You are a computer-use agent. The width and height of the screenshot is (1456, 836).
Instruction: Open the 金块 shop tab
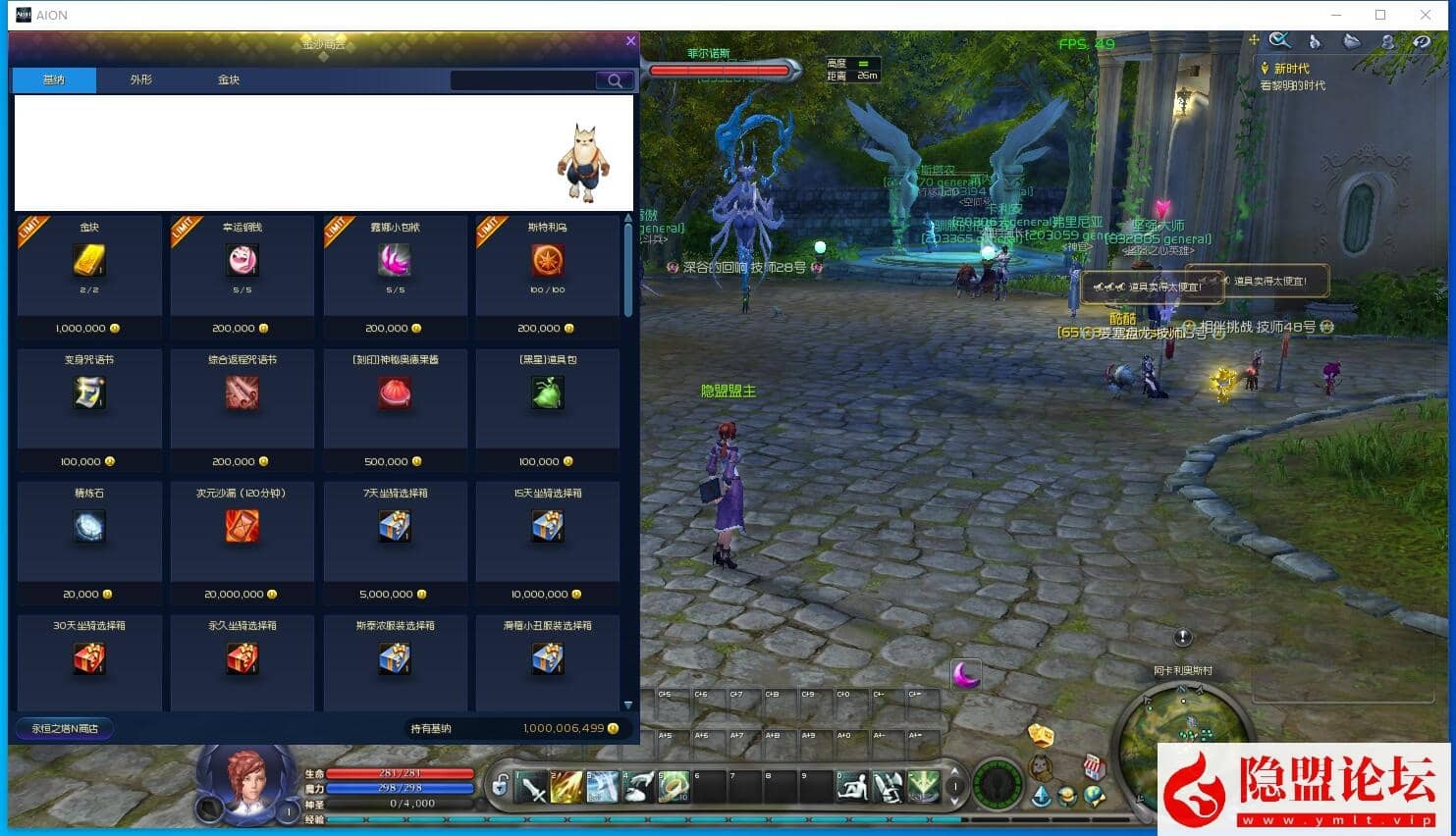pyautogui.click(x=229, y=79)
